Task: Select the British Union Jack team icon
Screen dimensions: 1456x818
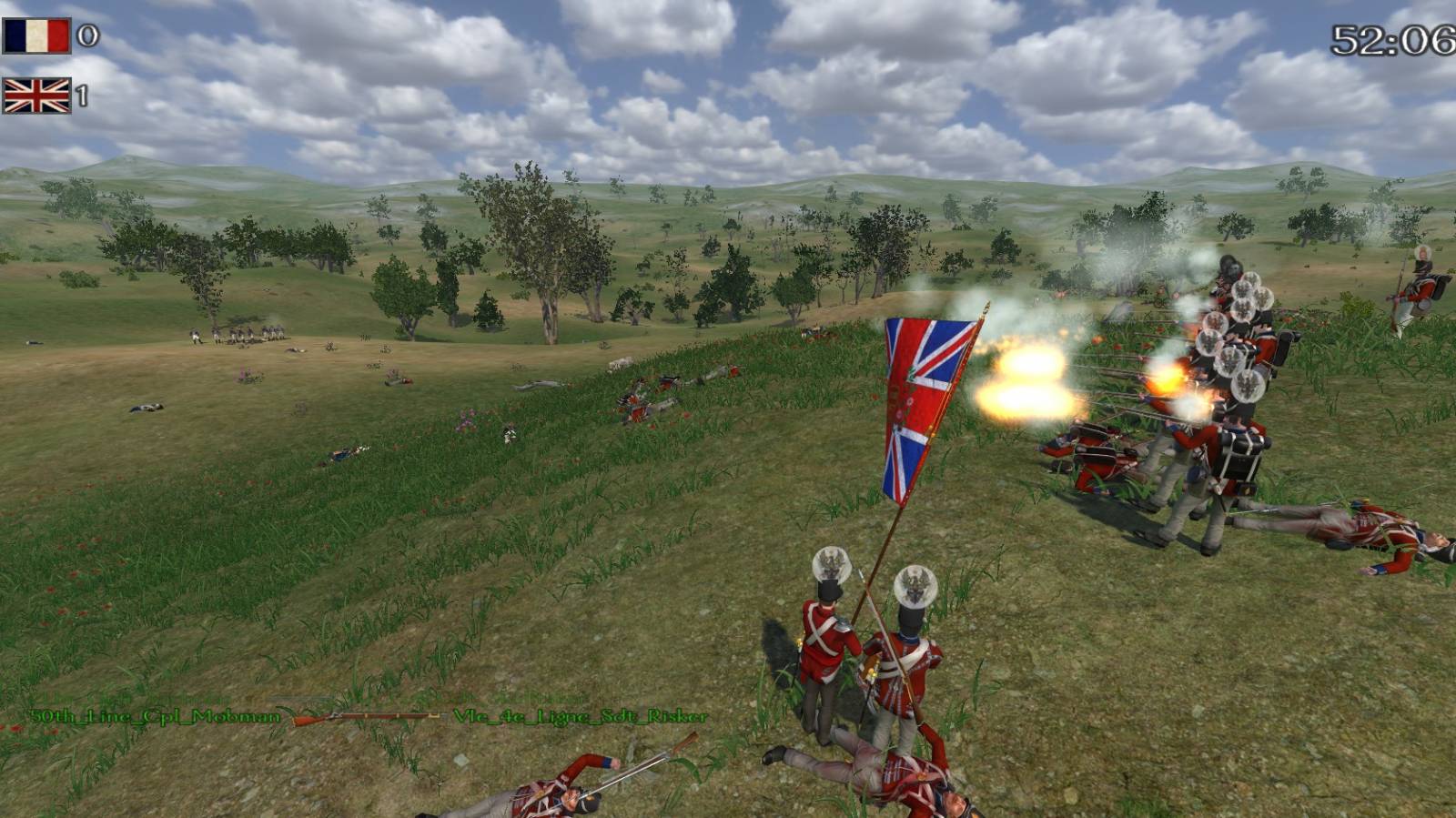Action: click(x=36, y=96)
